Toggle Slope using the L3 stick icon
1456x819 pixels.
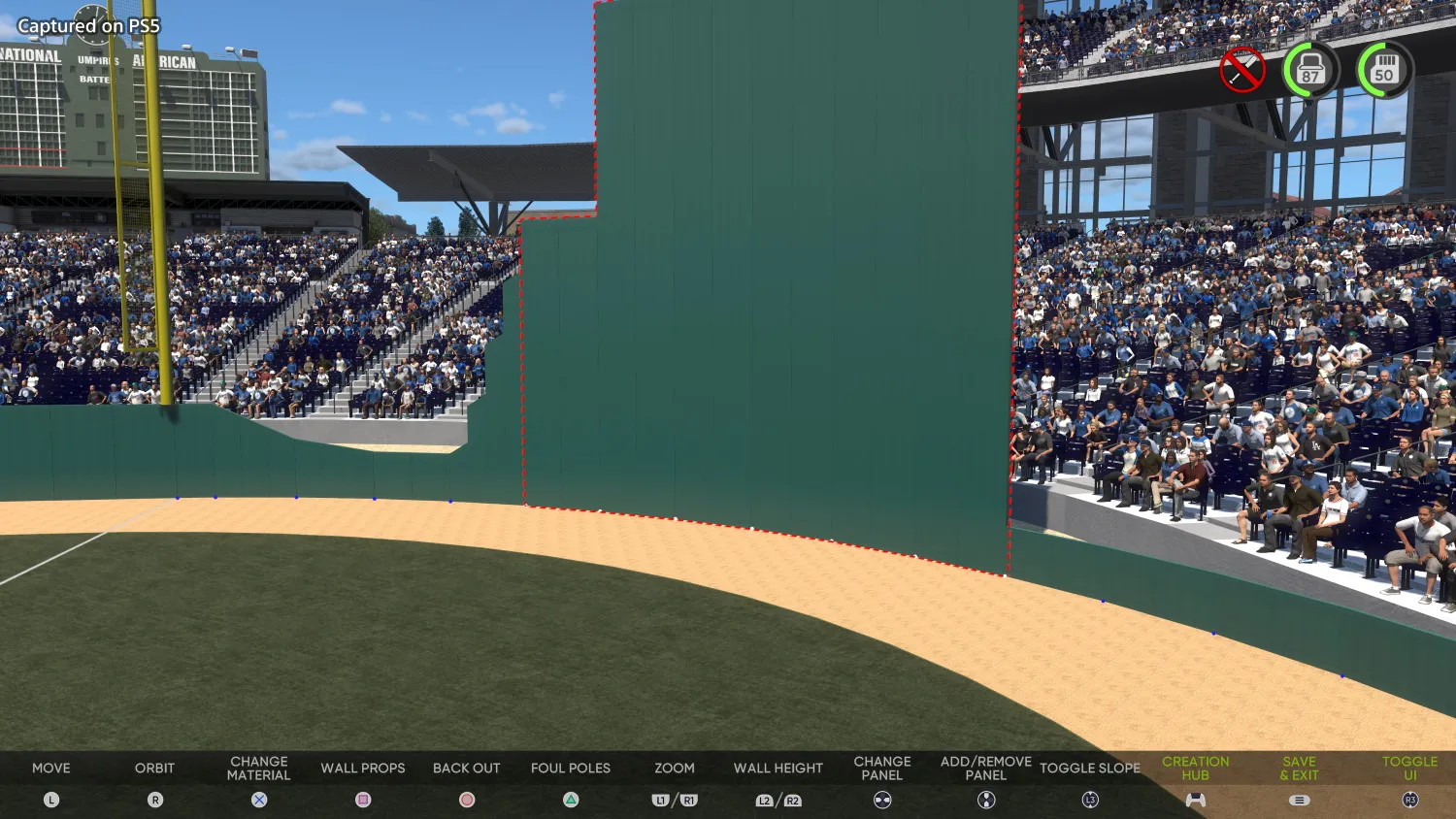1090,800
